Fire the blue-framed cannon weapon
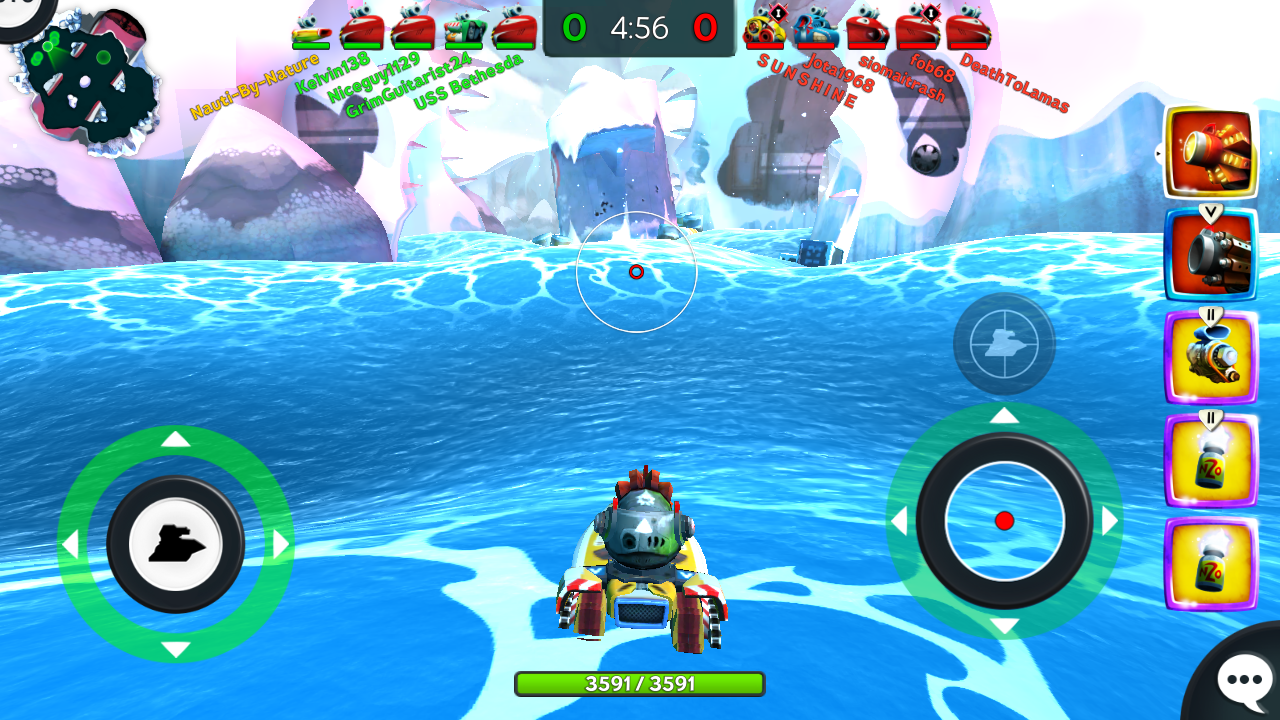 point(1210,255)
